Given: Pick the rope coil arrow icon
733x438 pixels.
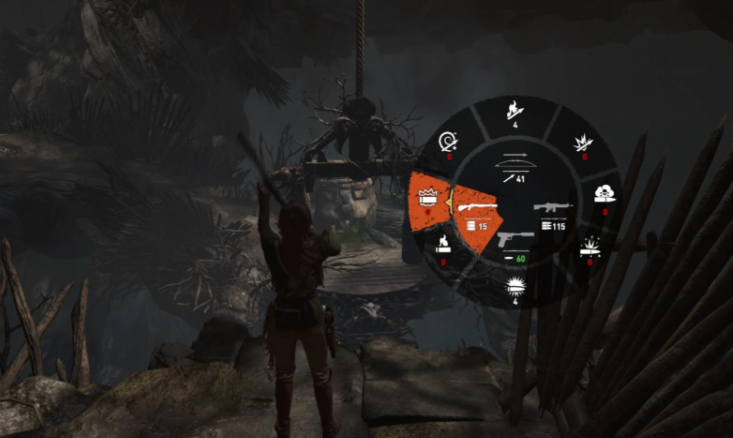Looking at the screenshot, I should tap(449, 144).
